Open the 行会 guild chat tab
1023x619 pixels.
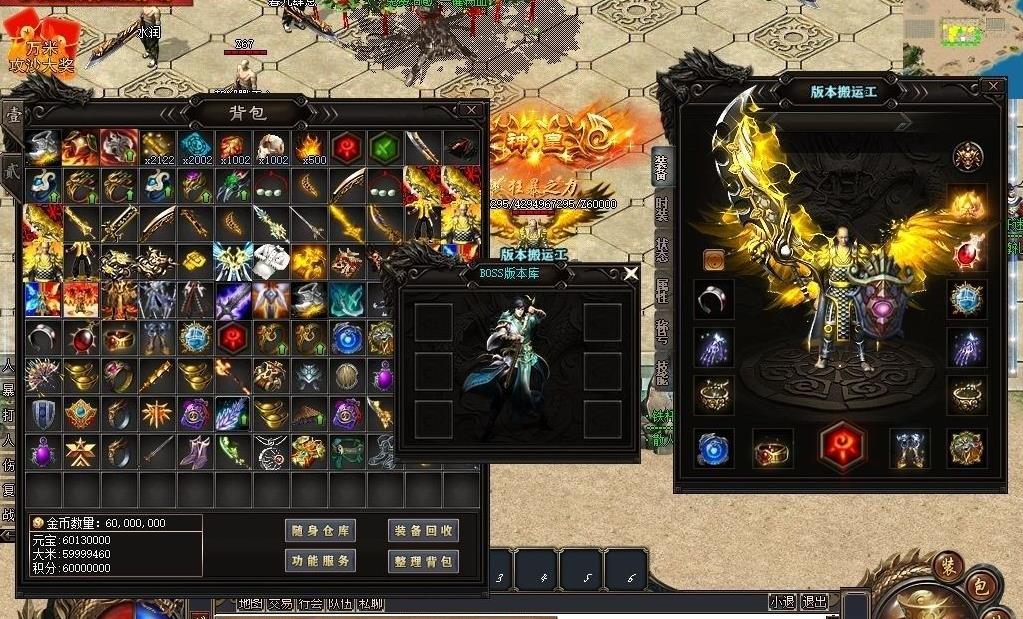(310, 604)
